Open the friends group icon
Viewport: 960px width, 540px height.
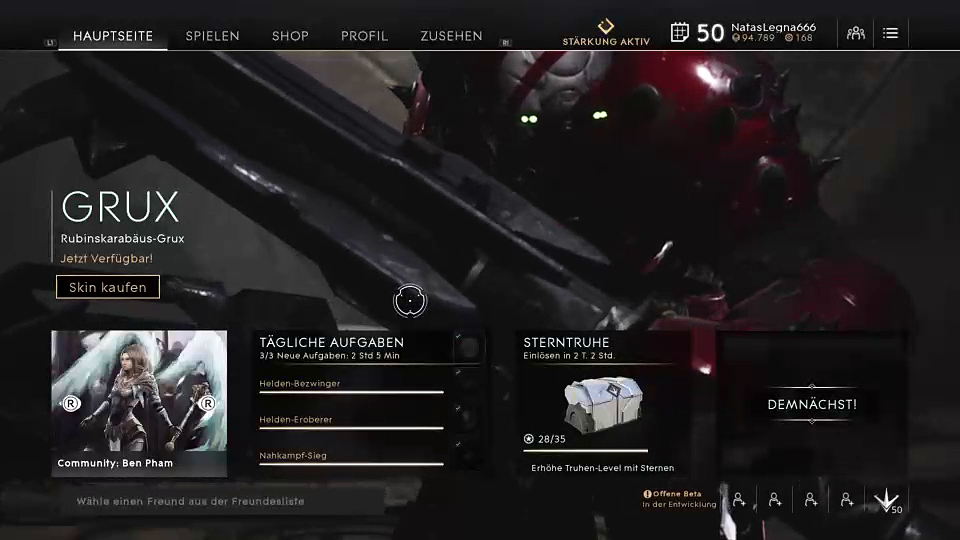(x=856, y=33)
